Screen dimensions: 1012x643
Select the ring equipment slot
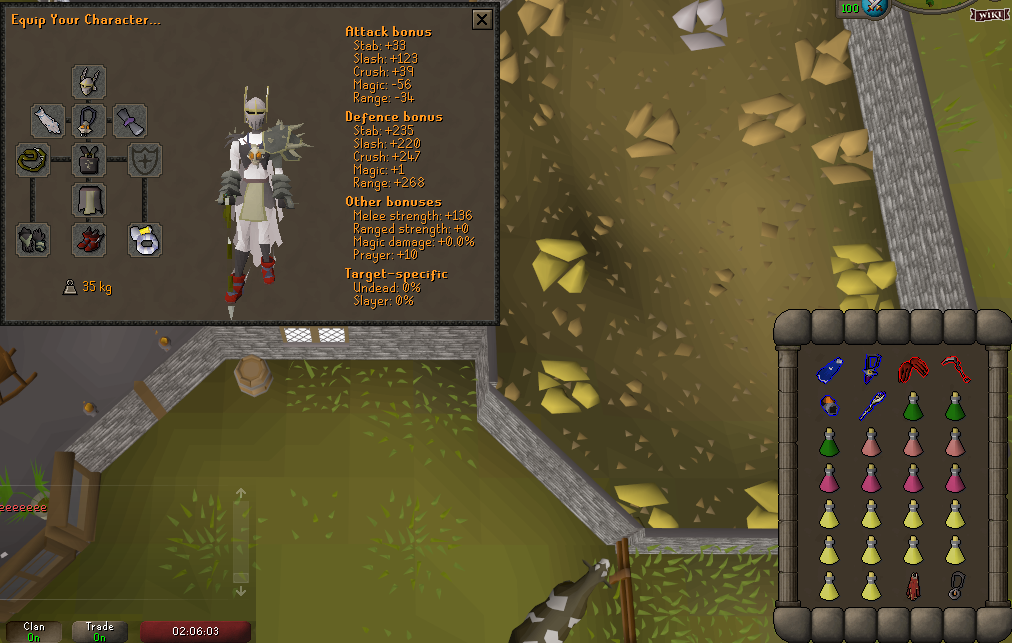pos(146,239)
